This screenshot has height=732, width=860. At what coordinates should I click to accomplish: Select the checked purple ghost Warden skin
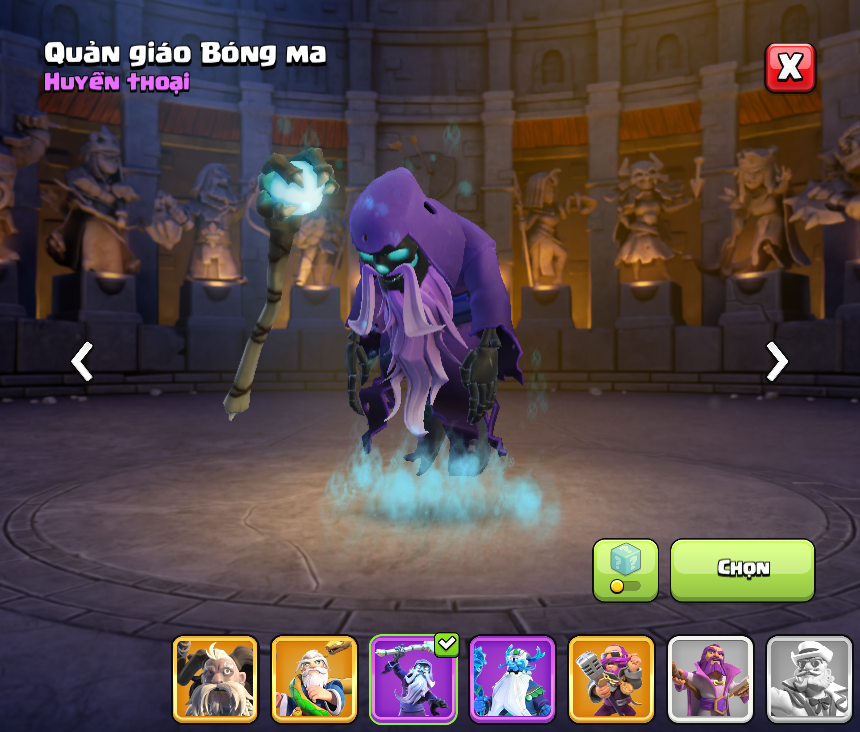click(413, 679)
